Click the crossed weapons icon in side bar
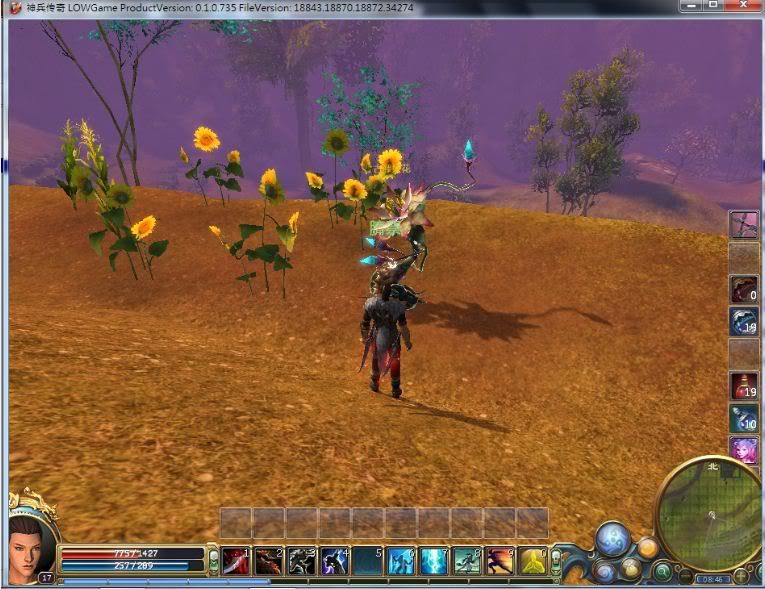The width and height of the screenshot is (765, 589). [743, 224]
